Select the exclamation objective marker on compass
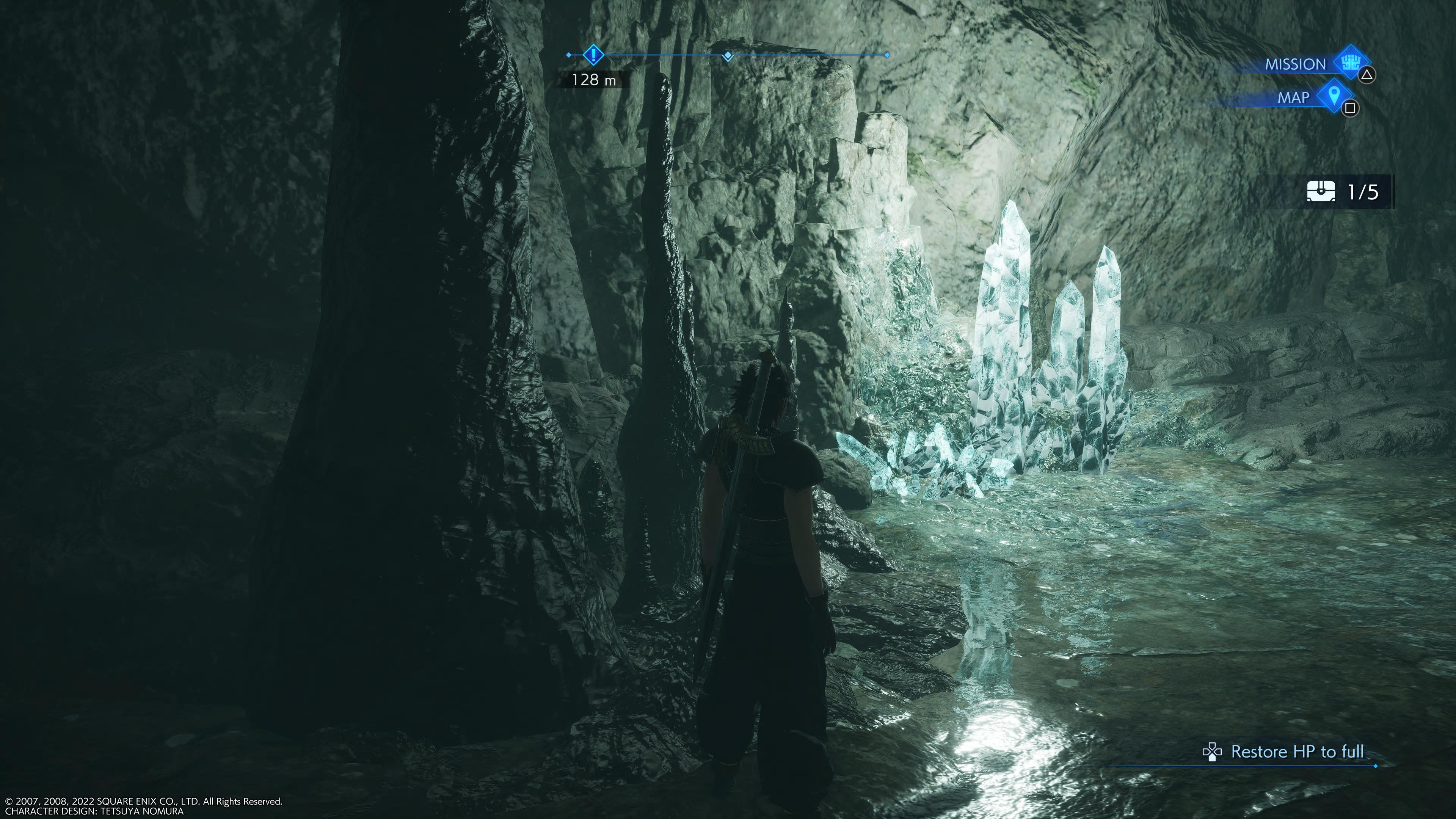Screen dimensions: 1456x819 593,55
